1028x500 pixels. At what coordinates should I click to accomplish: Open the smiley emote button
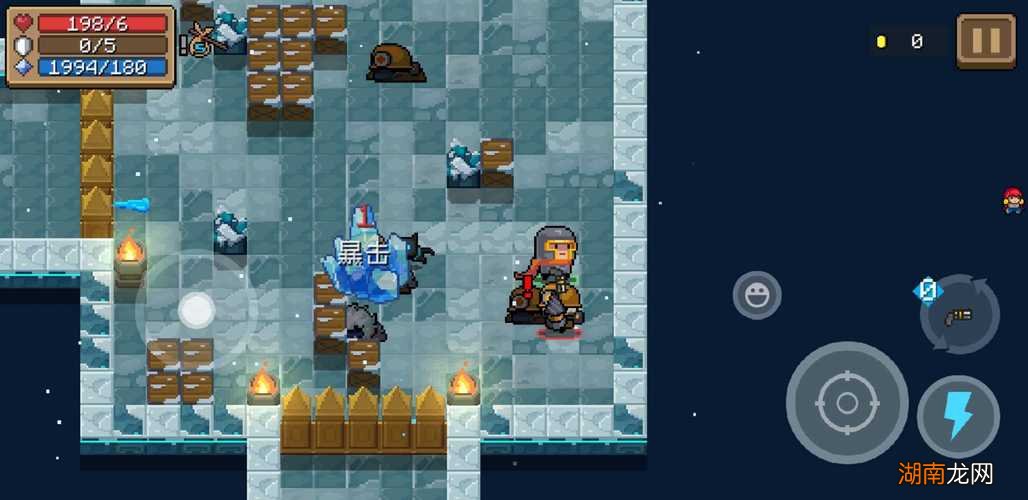click(757, 295)
